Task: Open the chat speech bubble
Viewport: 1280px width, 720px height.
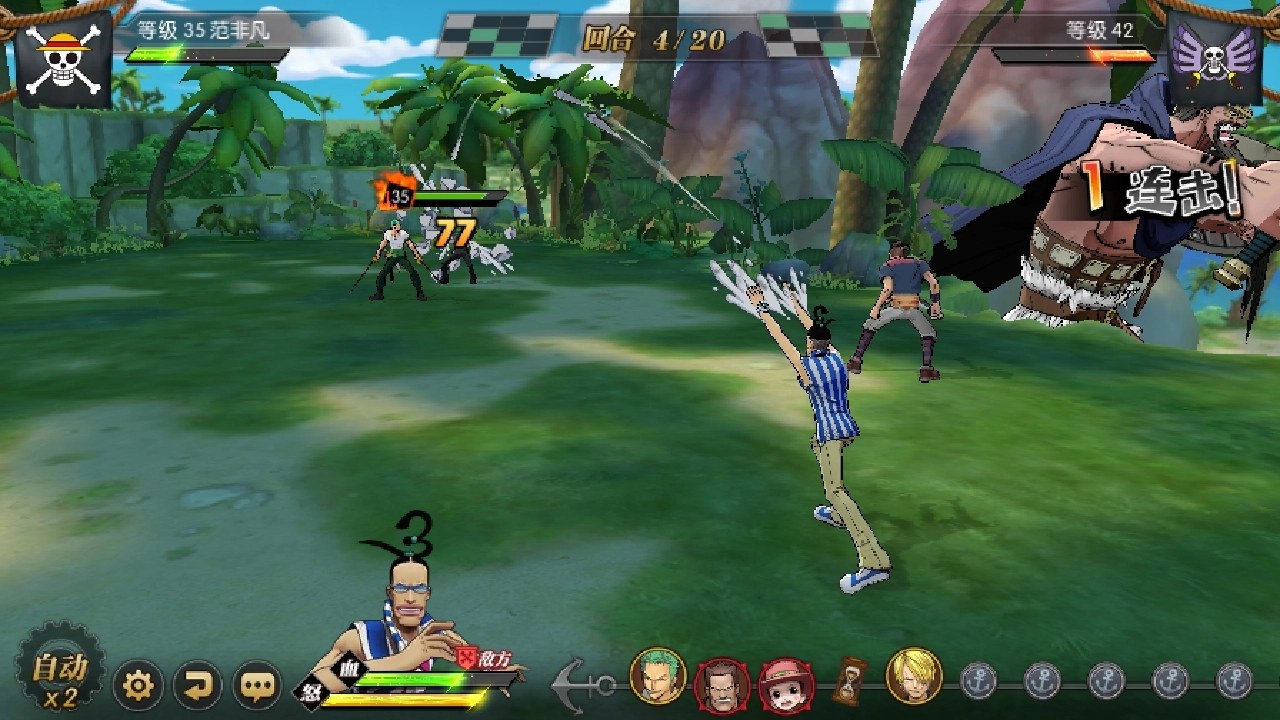Action: (258, 686)
